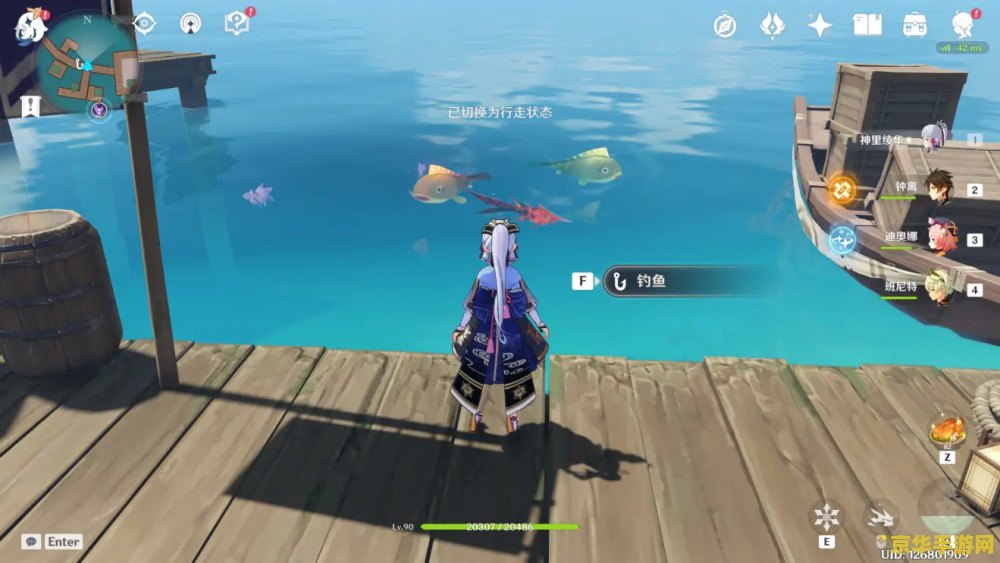Click the purple heart icon below minimap
The image size is (1000, 563).
[98, 110]
